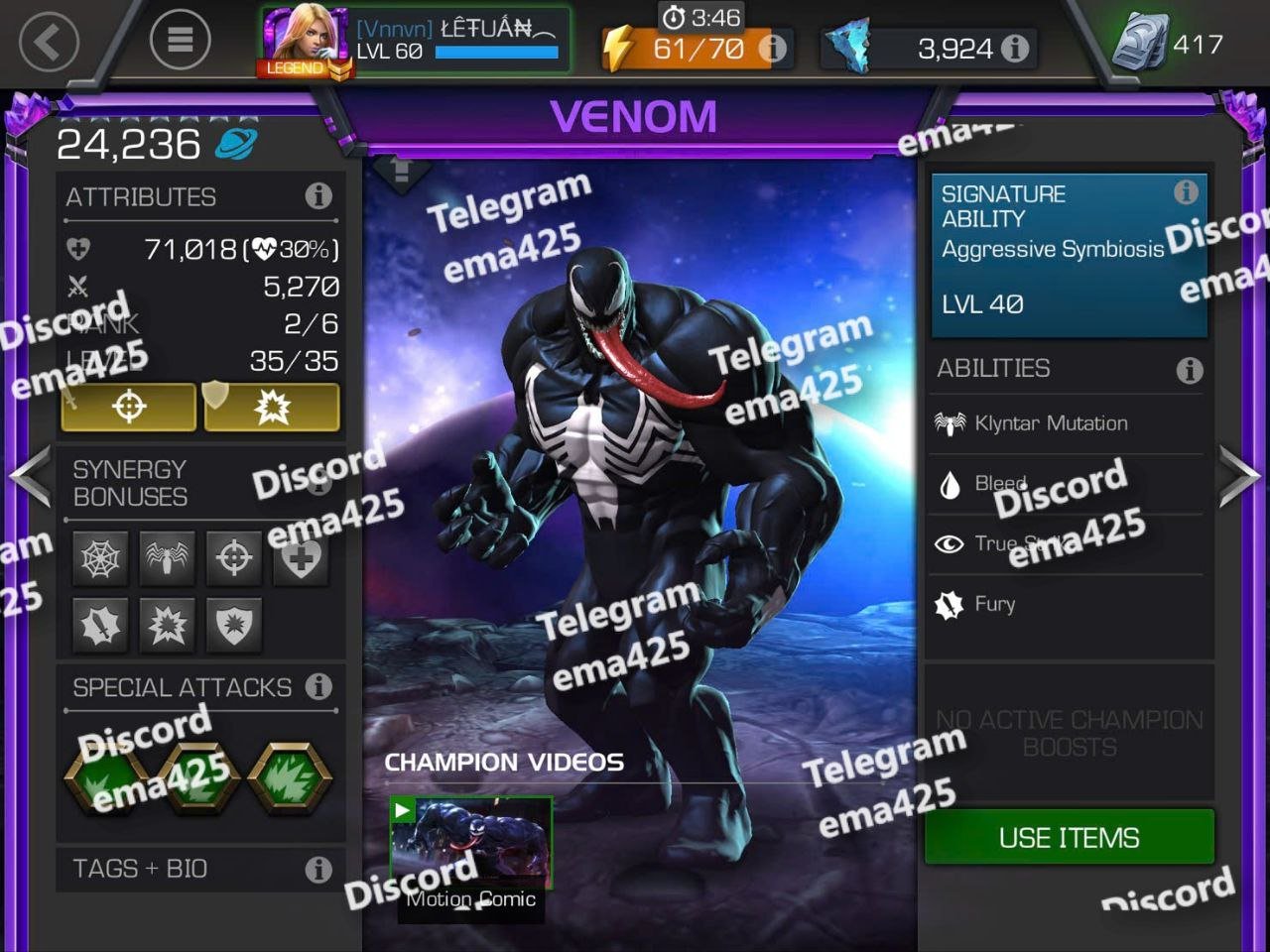This screenshot has height=952, width=1270.
Task: Open the Attributes info icon
Action: 318,196
